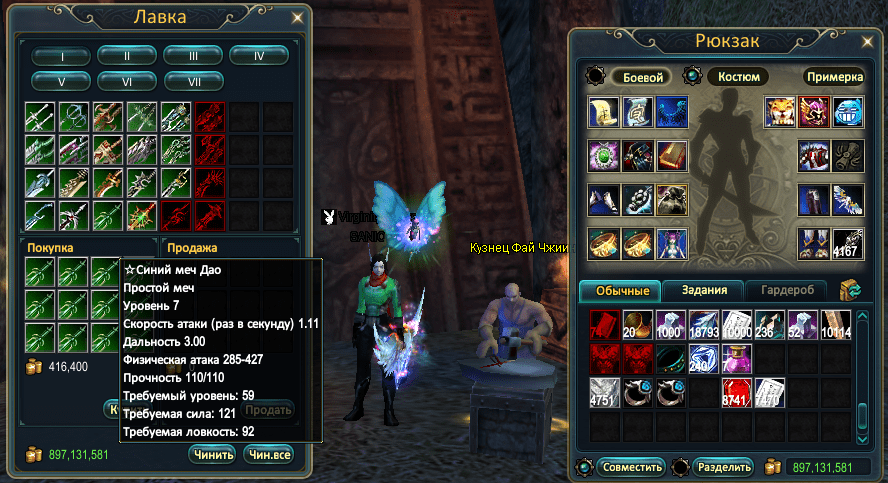Select the red gem stack of 8741
Image resolution: width=888 pixels, height=483 pixels.
pyautogui.click(x=738, y=392)
